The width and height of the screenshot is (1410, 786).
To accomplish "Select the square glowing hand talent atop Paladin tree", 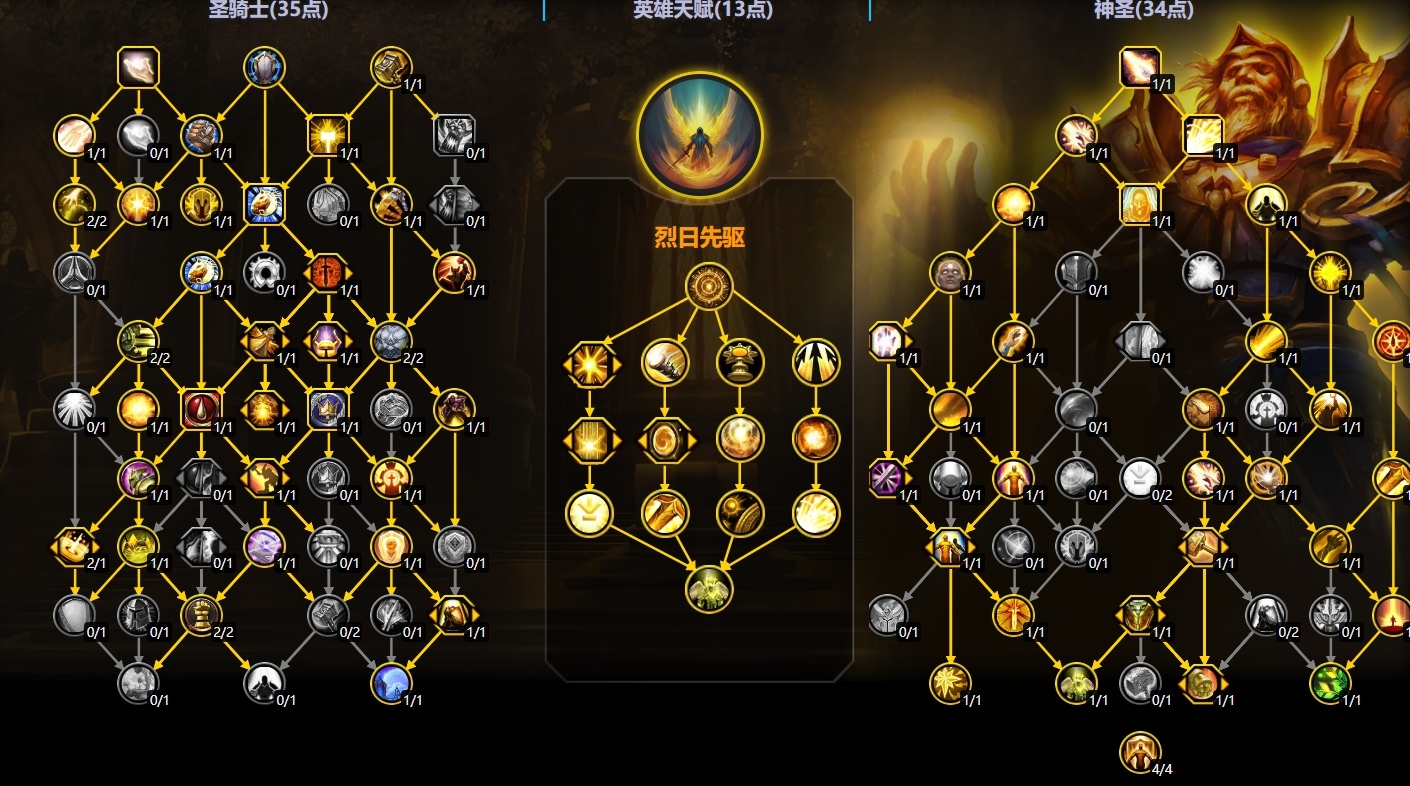I will pos(138,68).
